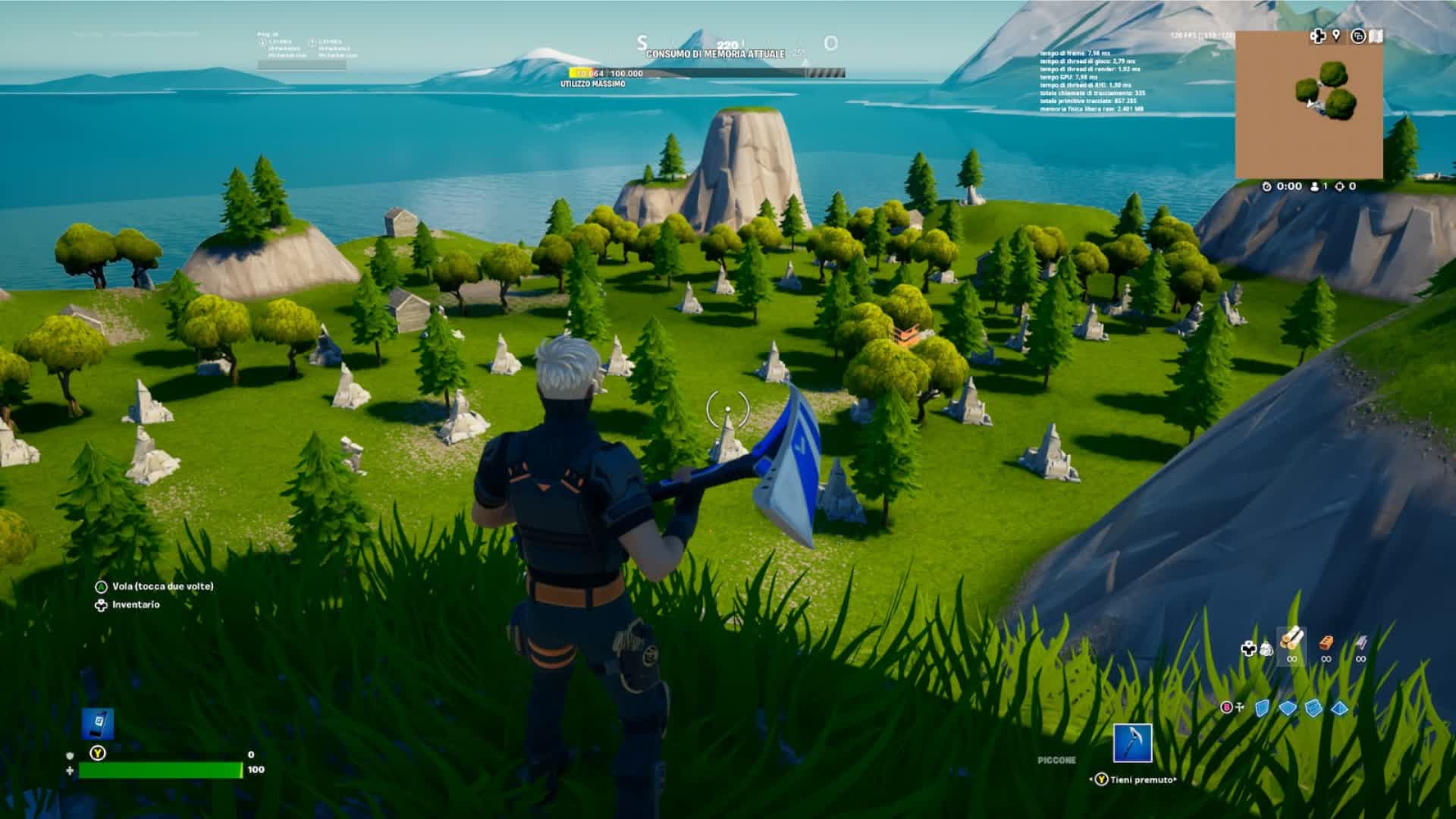Choose the wood building material
This screenshot has width=1456, height=819.
coord(1291,640)
